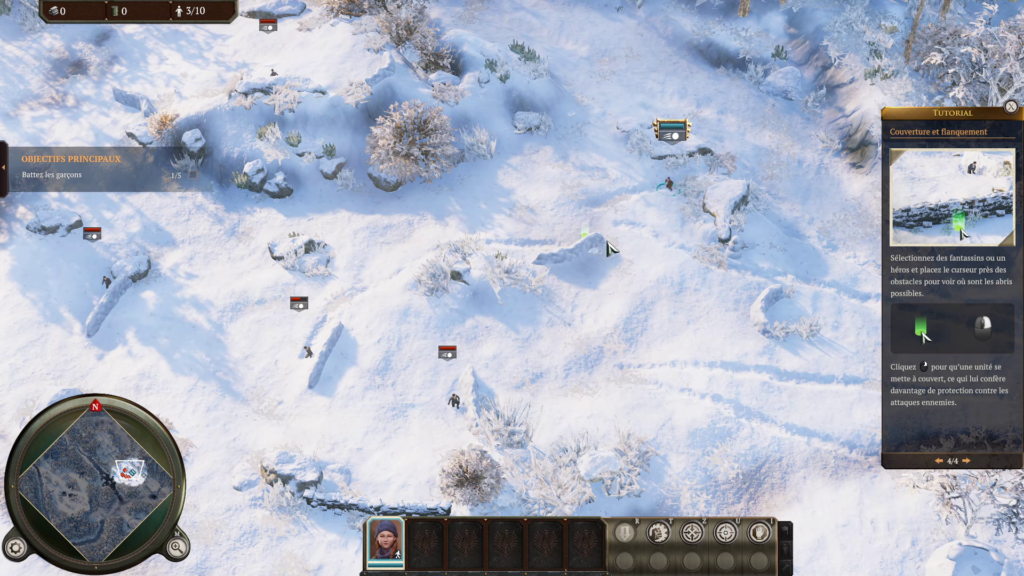Activate the target circle command

coord(725,532)
